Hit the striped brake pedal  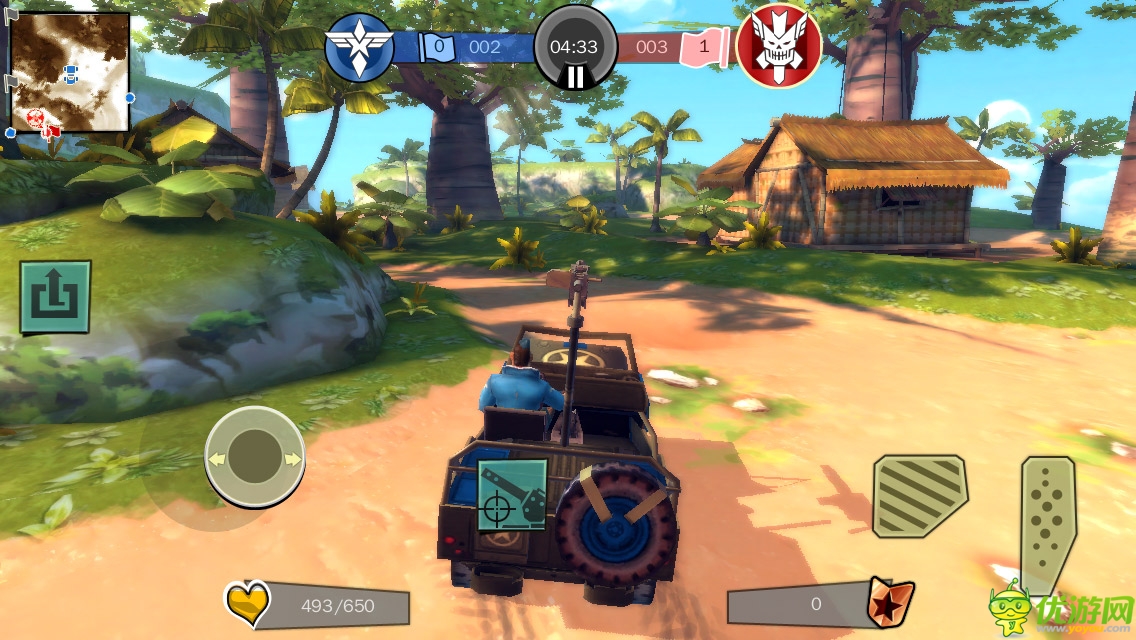click(919, 496)
